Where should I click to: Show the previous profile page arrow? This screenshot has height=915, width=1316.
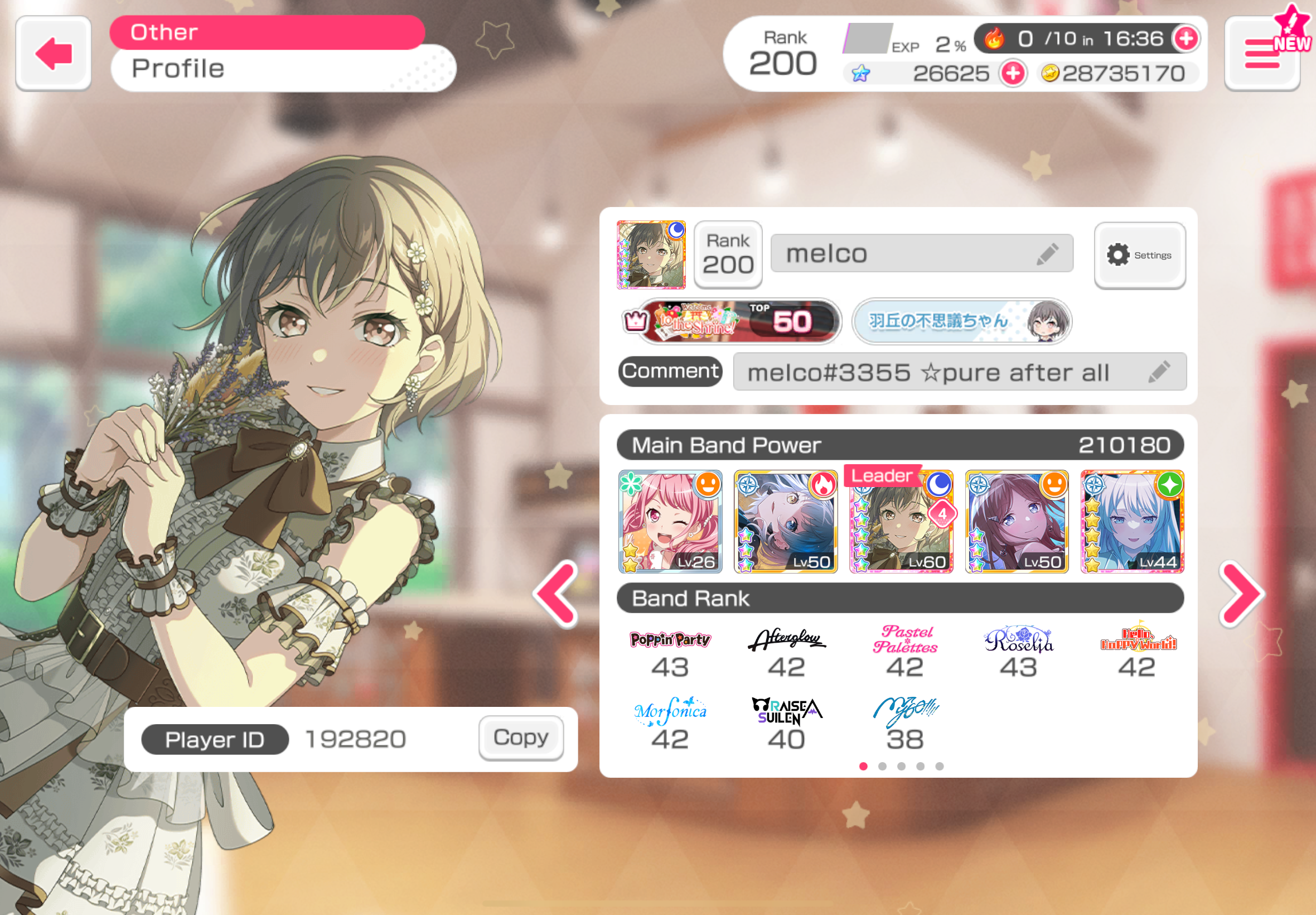(556, 594)
